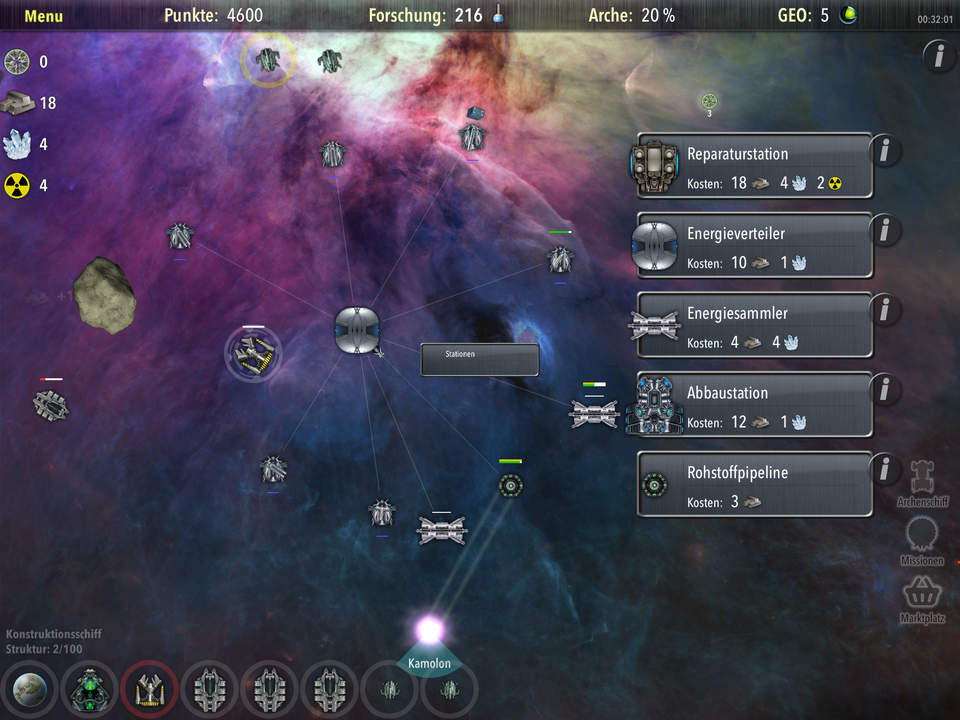Screen dimensions: 960x720
Task: Show info for Reparaturstation
Action: [x=885, y=151]
